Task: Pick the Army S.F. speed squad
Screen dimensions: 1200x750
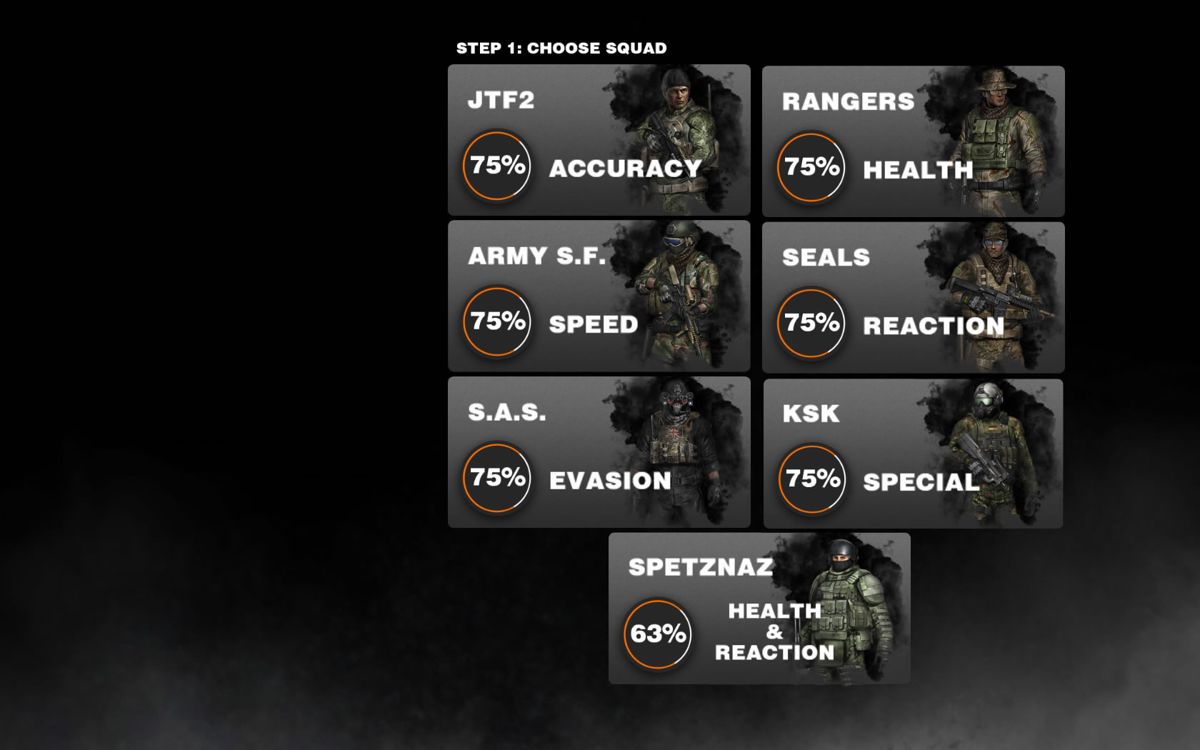Action: point(598,296)
